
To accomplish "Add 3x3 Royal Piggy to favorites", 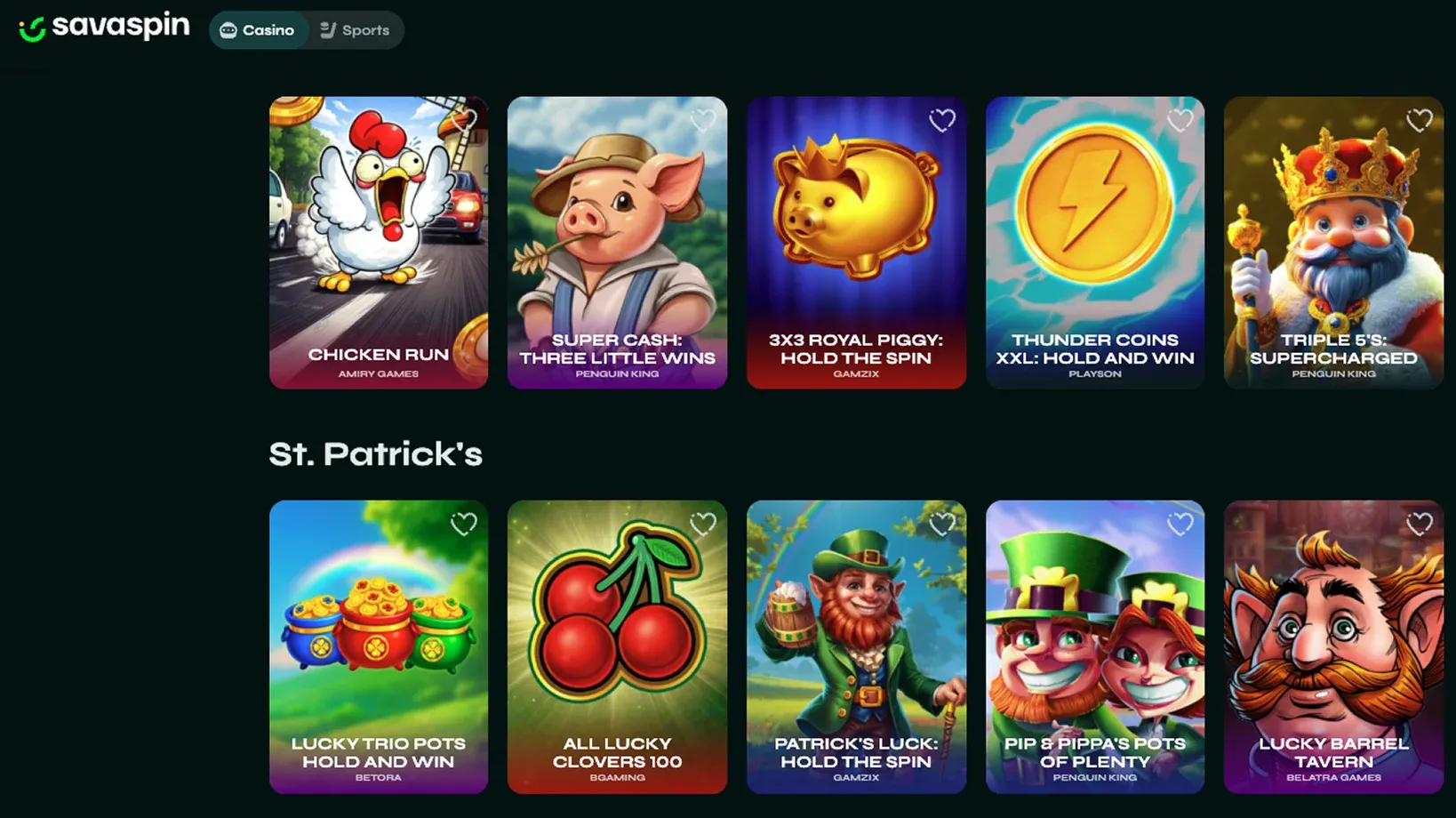I will pyautogui.click(x=942, y=121).
